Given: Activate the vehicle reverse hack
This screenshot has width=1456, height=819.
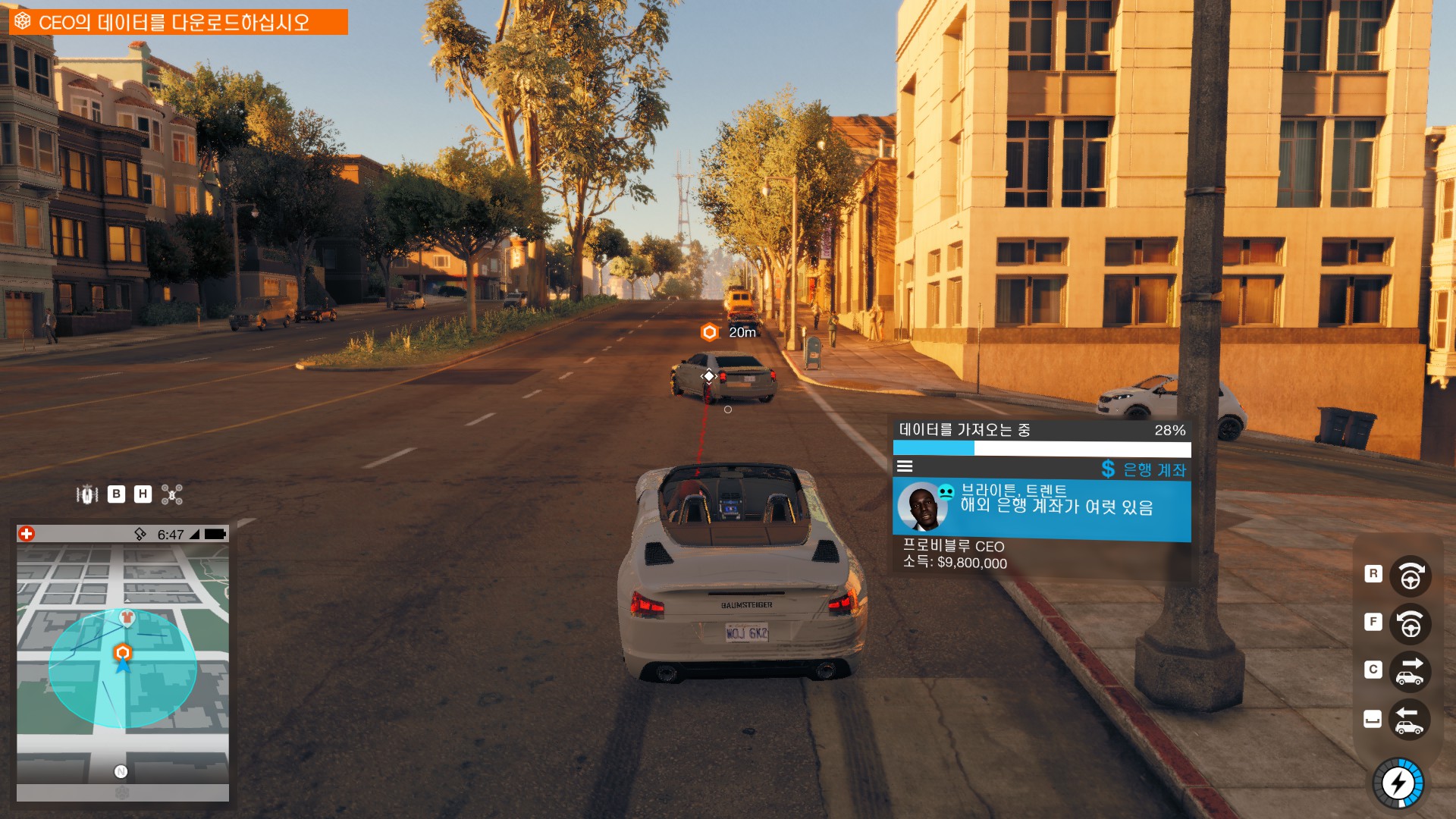Looking at the screenshot, I should click(1410, 720).
